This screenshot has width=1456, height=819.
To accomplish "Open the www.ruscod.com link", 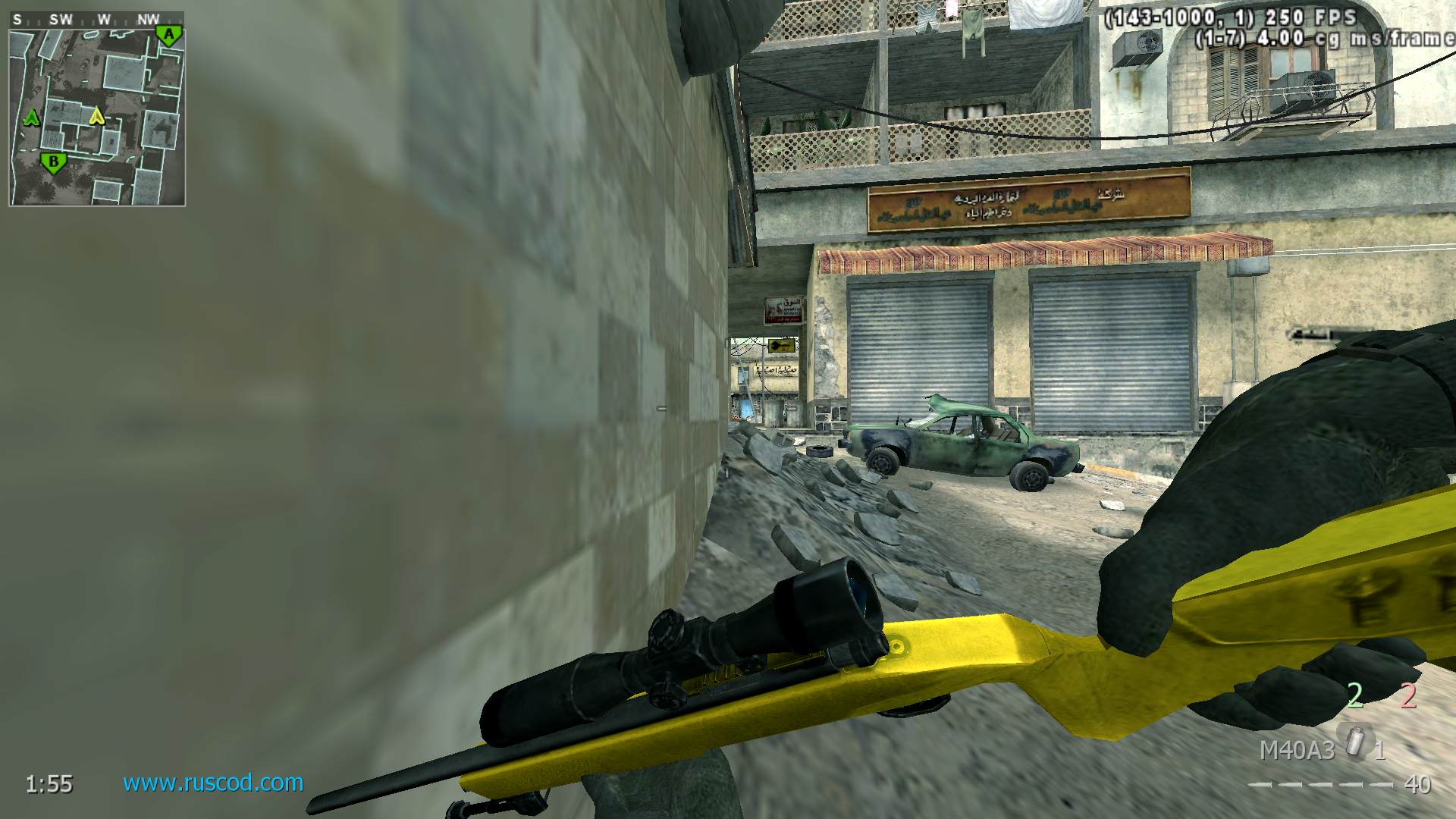I will pyautogui.click(x=213, y=783).
